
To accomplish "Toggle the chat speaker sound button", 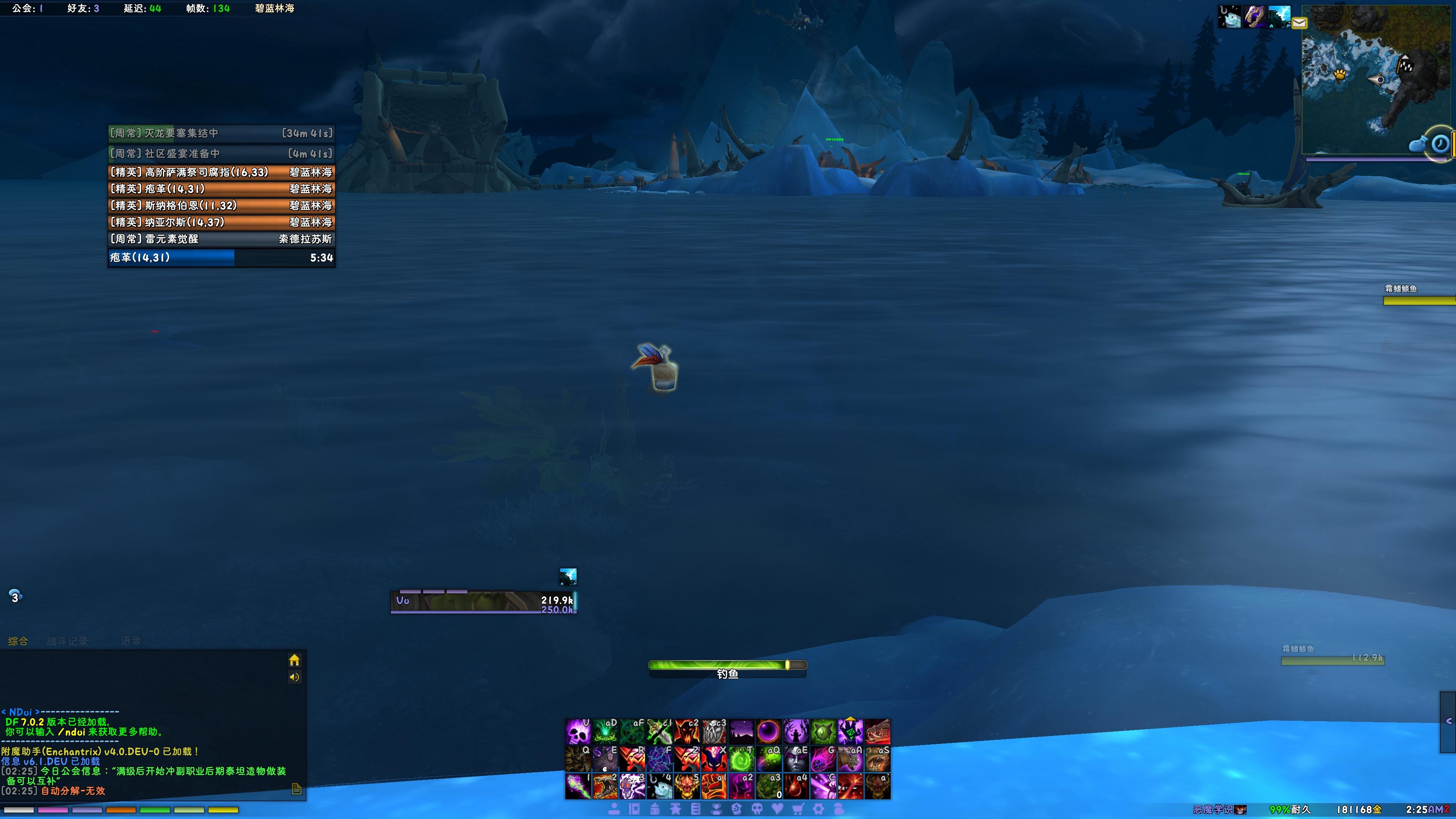I will [294, 677].
